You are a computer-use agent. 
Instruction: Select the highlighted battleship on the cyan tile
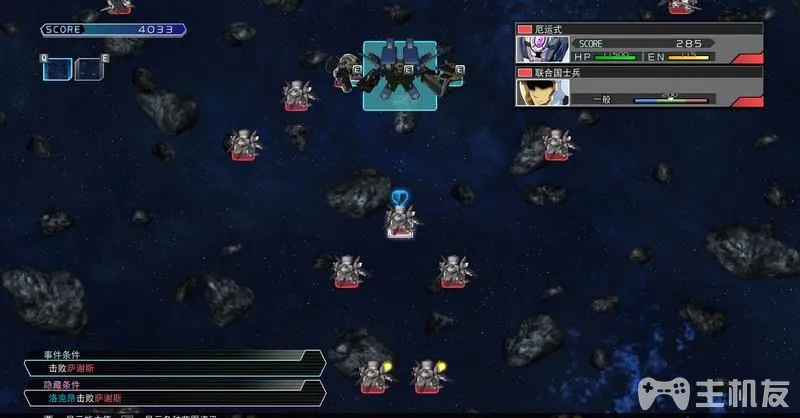click(398, 74)
